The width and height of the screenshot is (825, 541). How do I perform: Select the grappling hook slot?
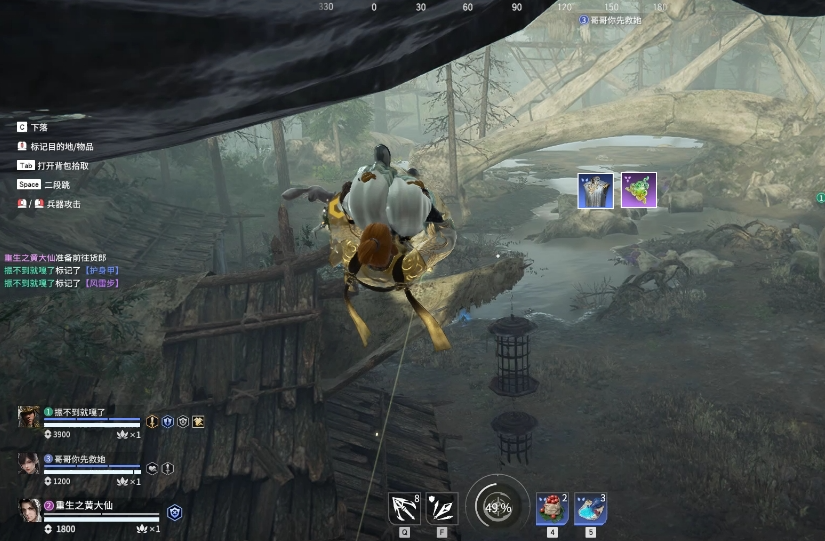point(404,508)
